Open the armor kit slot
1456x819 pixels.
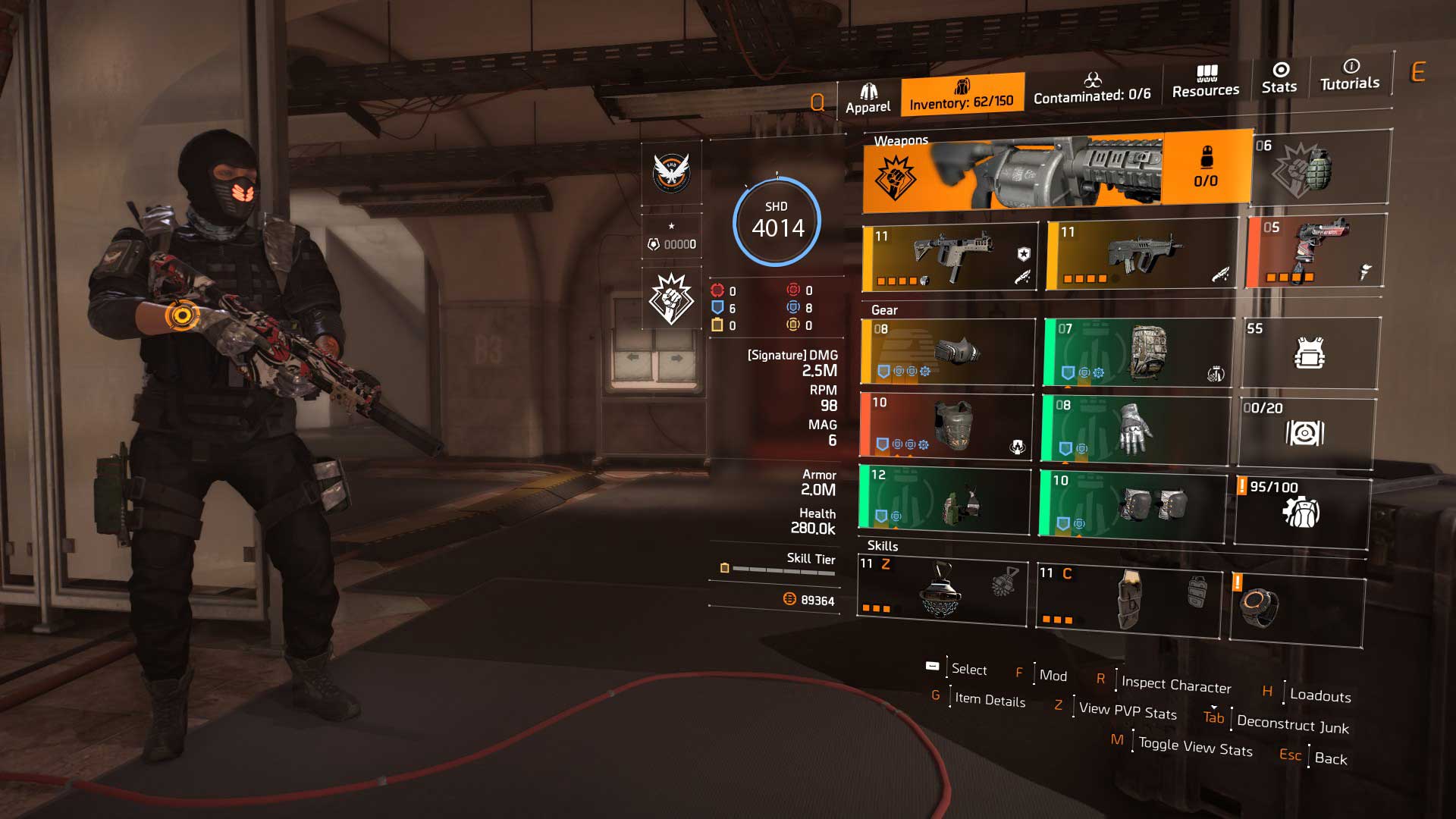pyautogui.click(x=1310, y=353)
